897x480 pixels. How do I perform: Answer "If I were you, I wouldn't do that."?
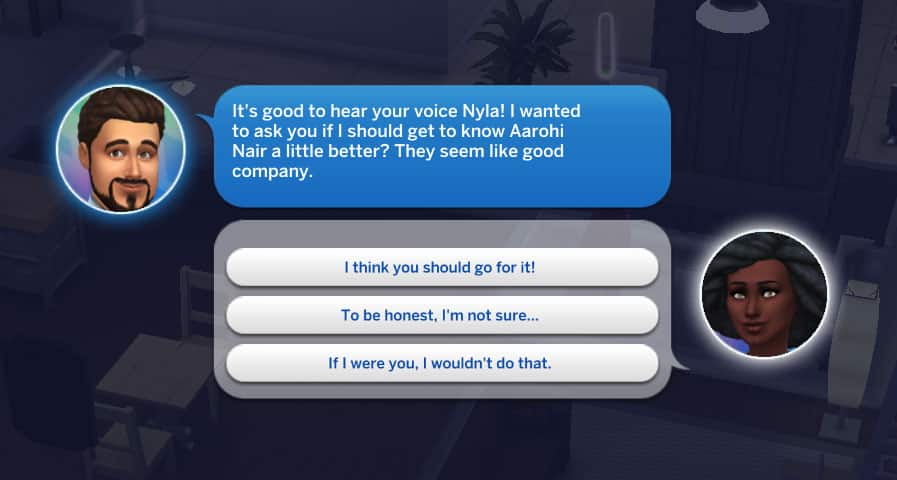click(442, 363)
